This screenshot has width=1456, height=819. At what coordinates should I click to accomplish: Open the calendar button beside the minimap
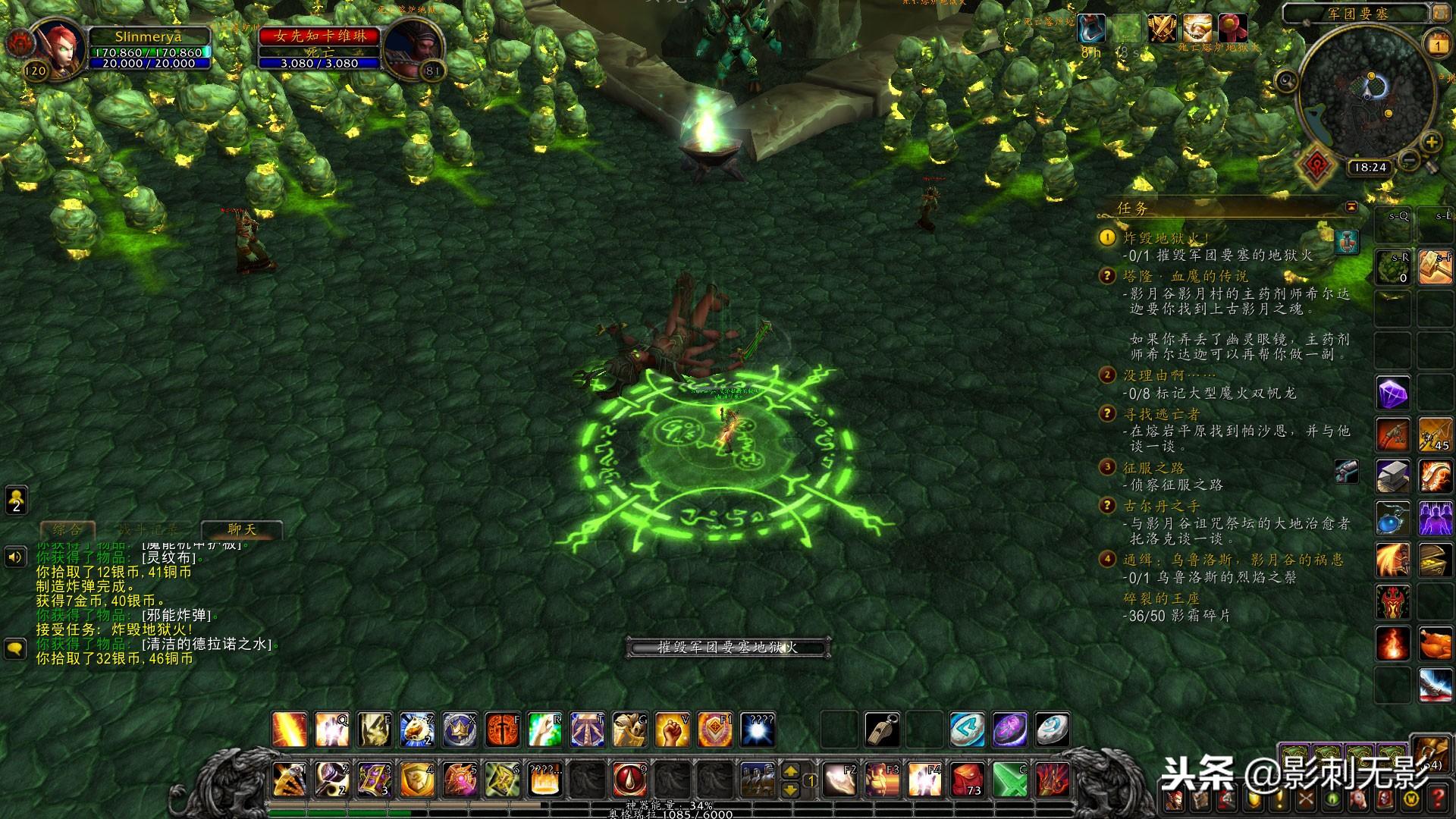coord(1438,45)
